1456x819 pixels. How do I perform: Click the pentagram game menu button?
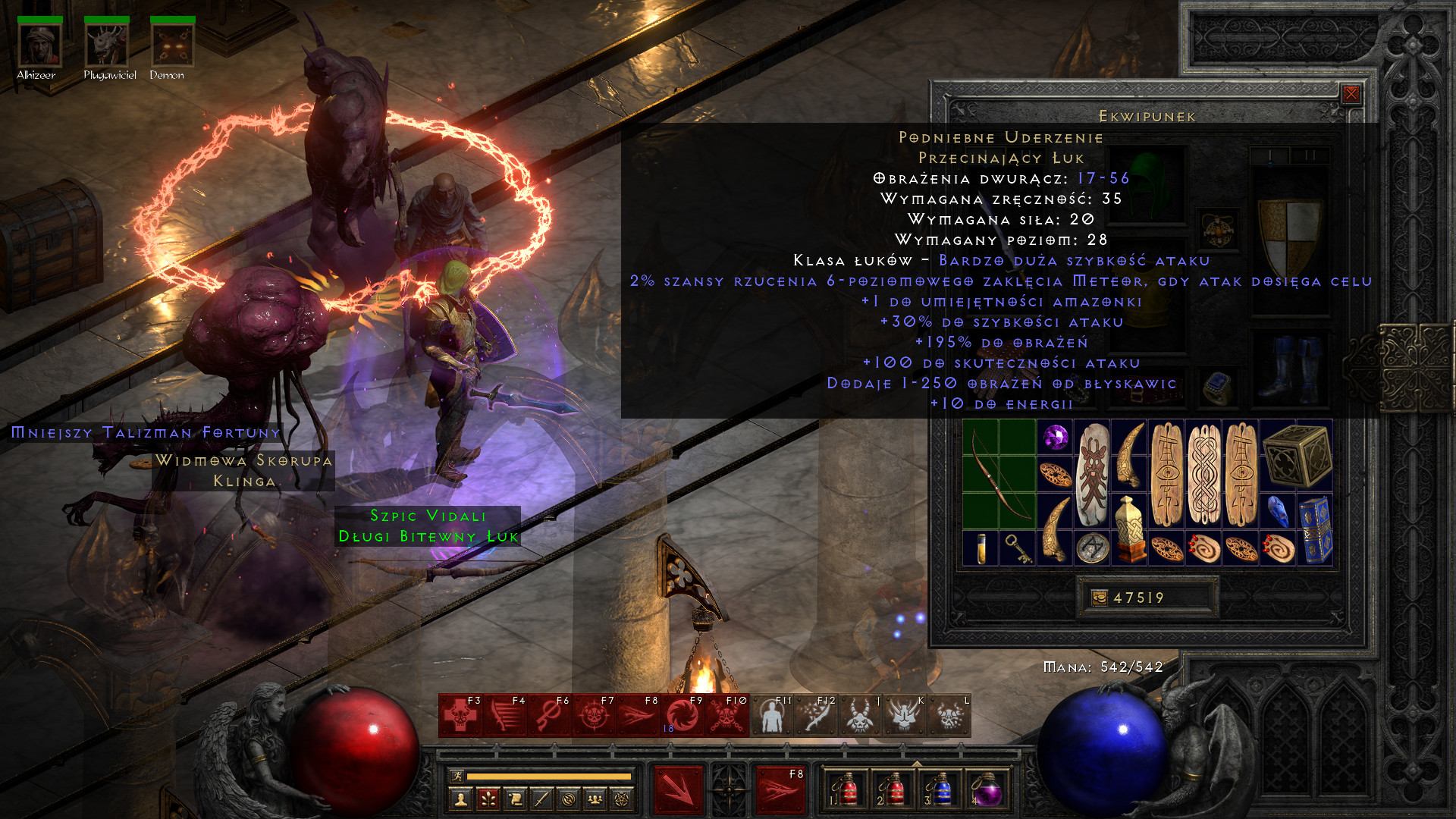click(622, 799)
